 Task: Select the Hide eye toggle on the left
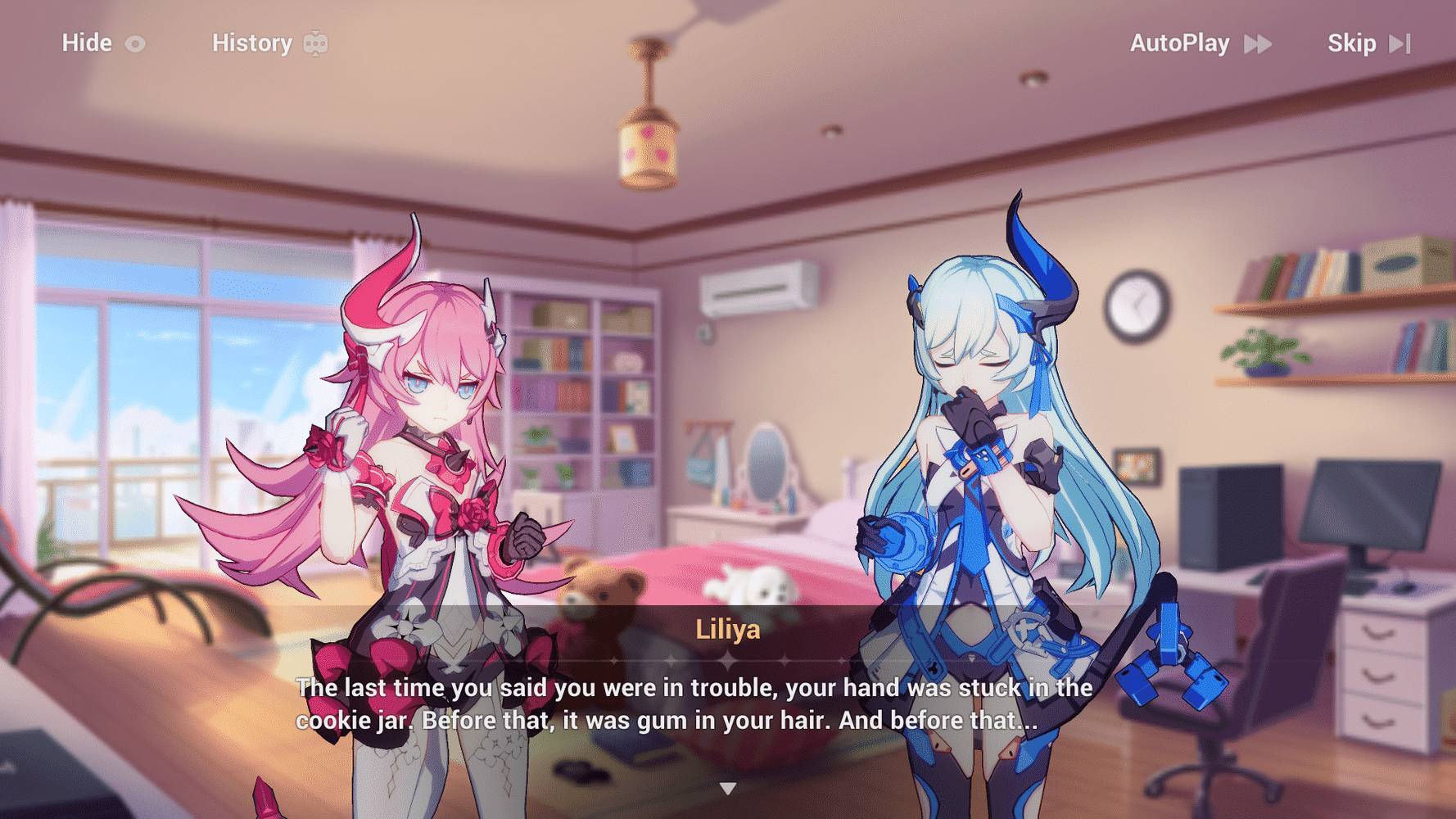click(136, 43)
